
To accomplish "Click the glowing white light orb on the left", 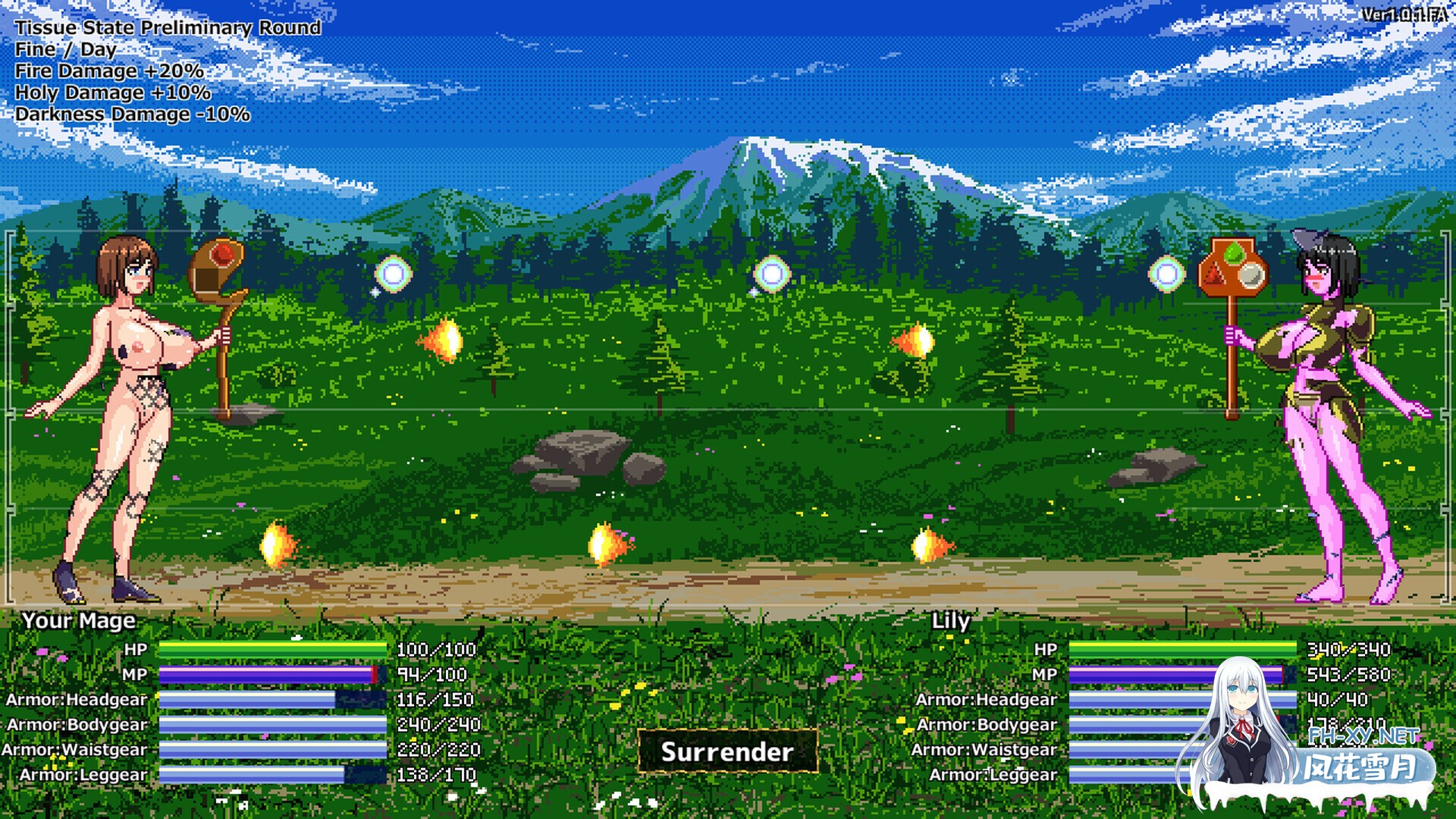I will click(394, 273).
